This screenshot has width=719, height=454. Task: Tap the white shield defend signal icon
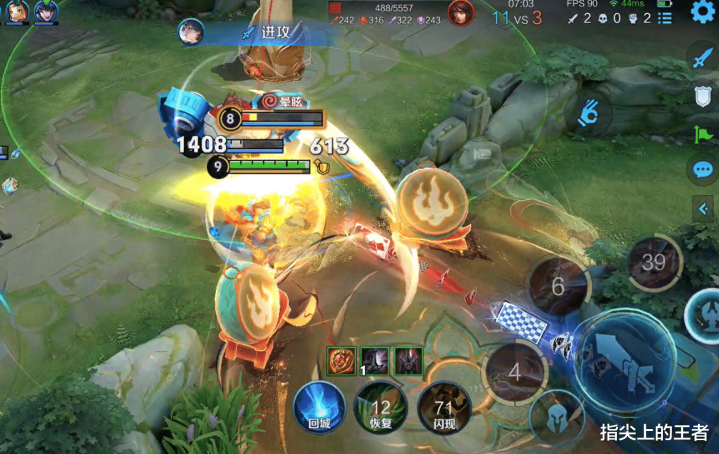tap(702, 96)
